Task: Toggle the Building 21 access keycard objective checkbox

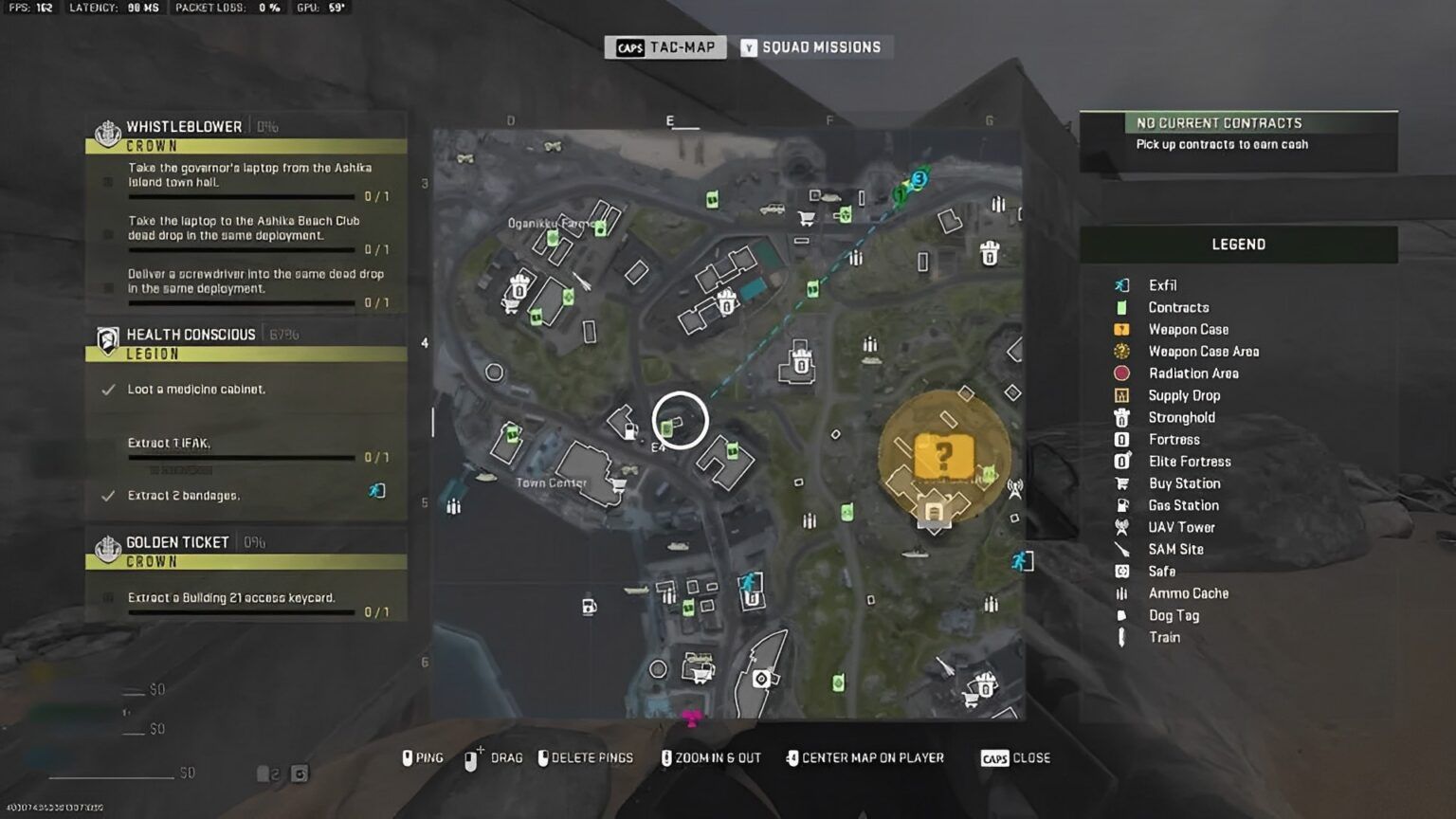Action: 107,597
